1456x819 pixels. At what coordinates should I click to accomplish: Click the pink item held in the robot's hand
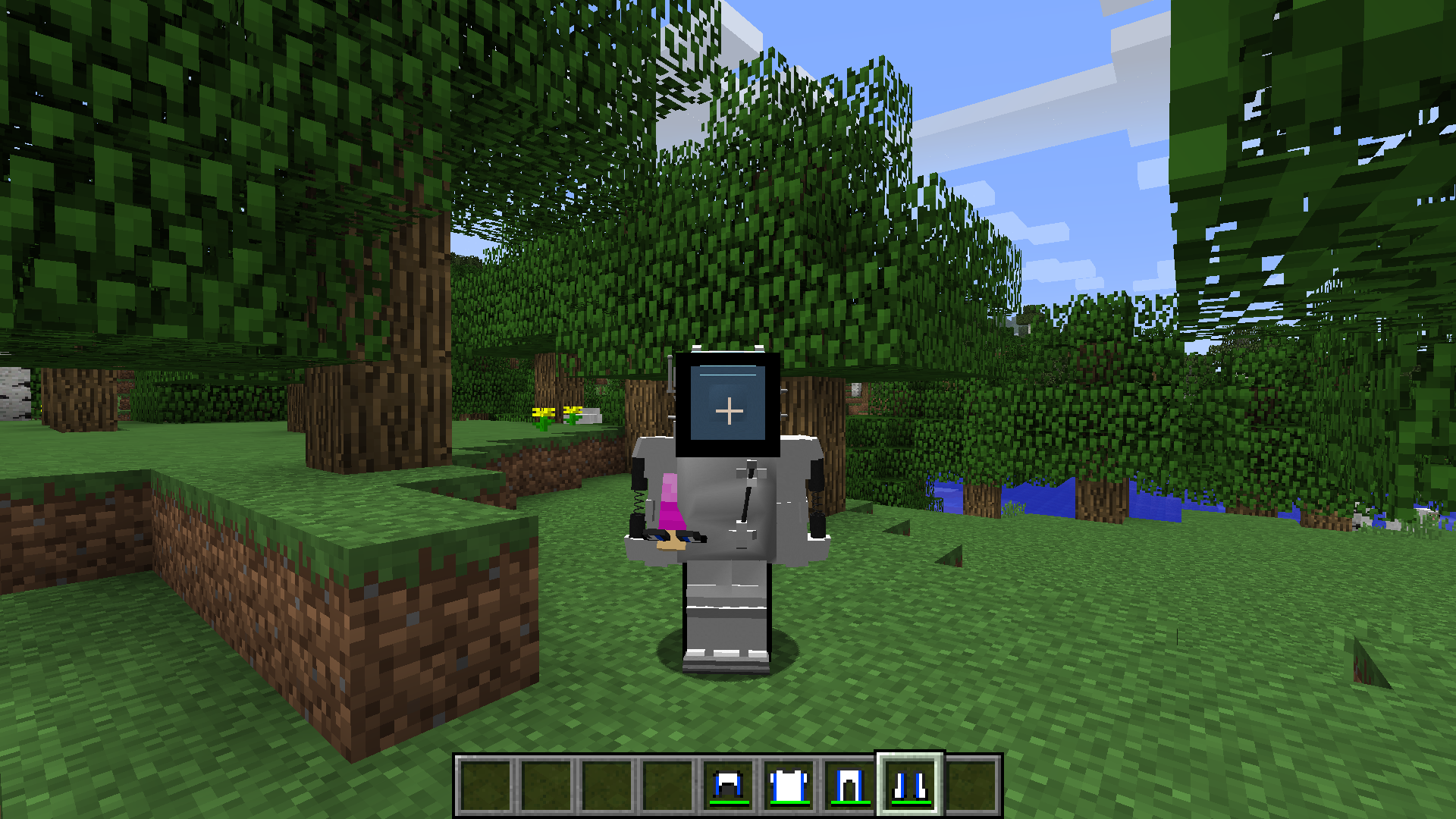[x=670, y=504]
